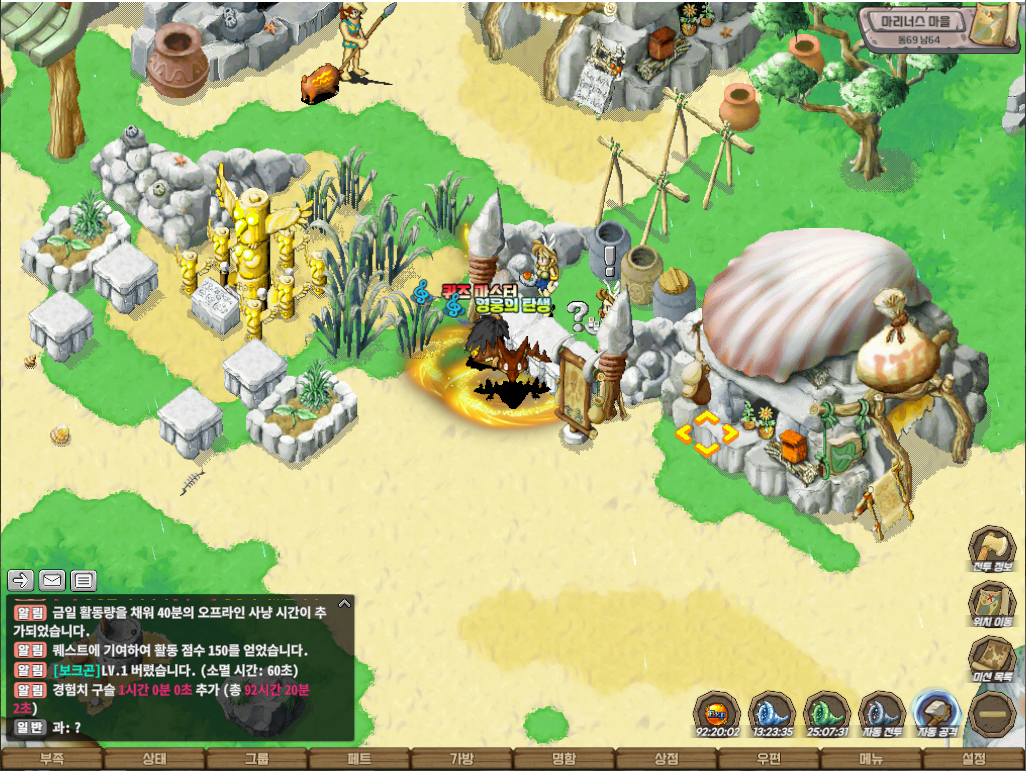
Task: Show 전투 정보 battle info via axe icon
Action: [992, 551]
